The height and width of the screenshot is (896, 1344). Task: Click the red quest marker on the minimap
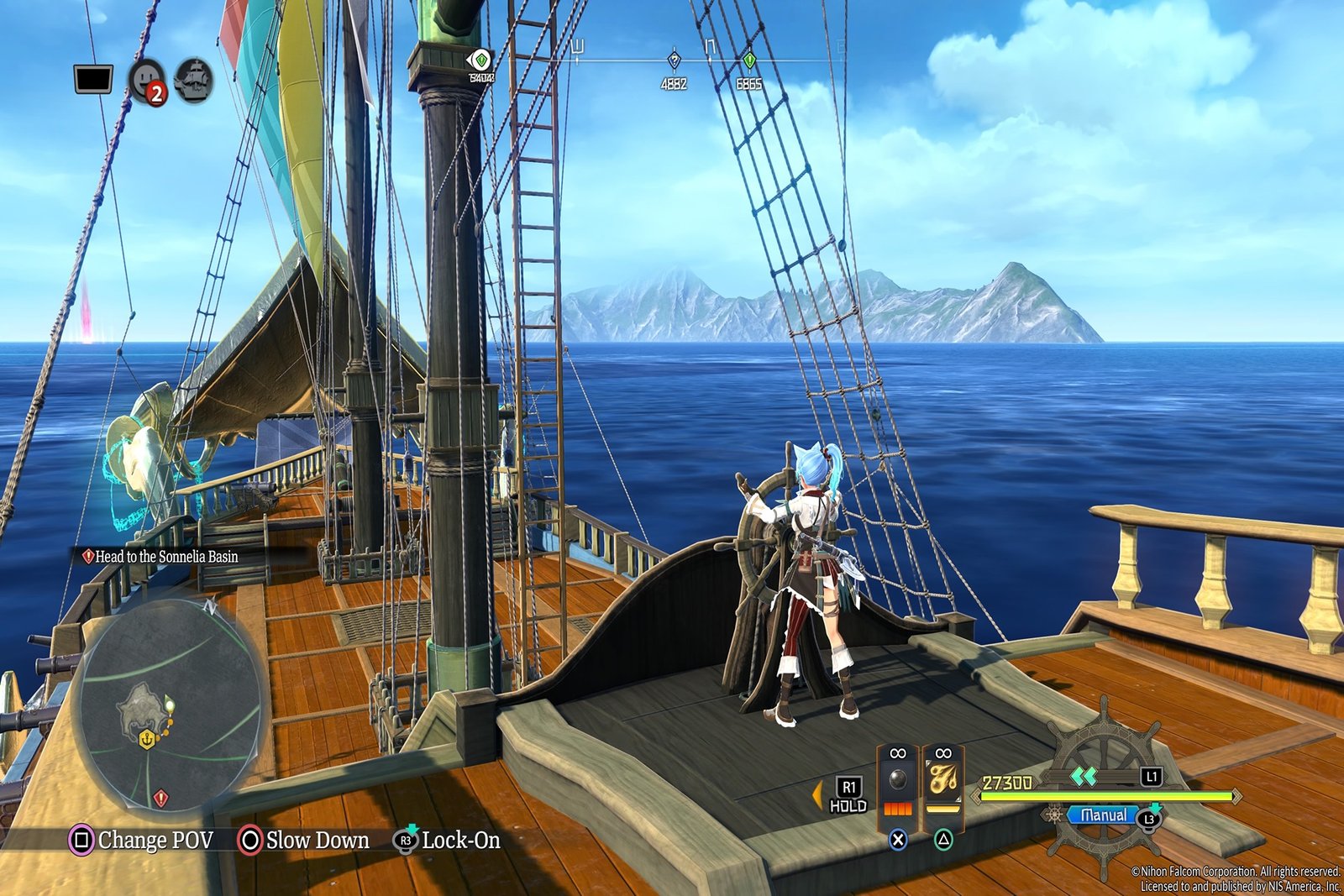click(x=161, y=797)
